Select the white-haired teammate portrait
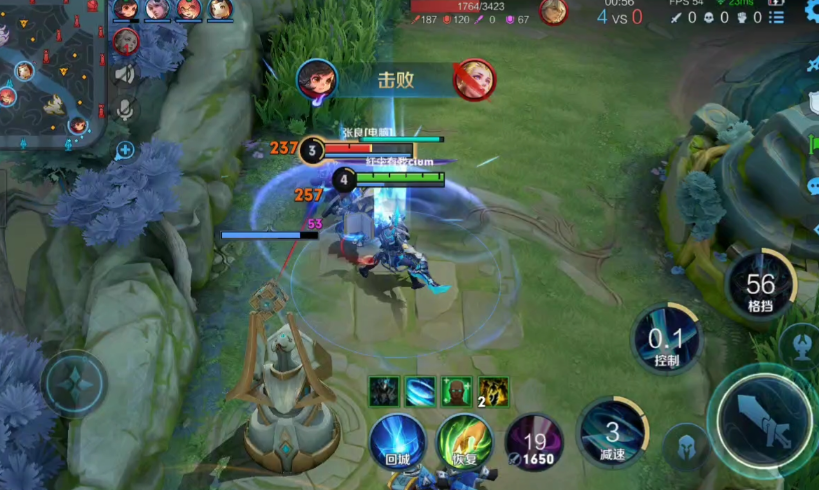The height and width of the screenshot is (490, 819). click(x=157, y=9)
